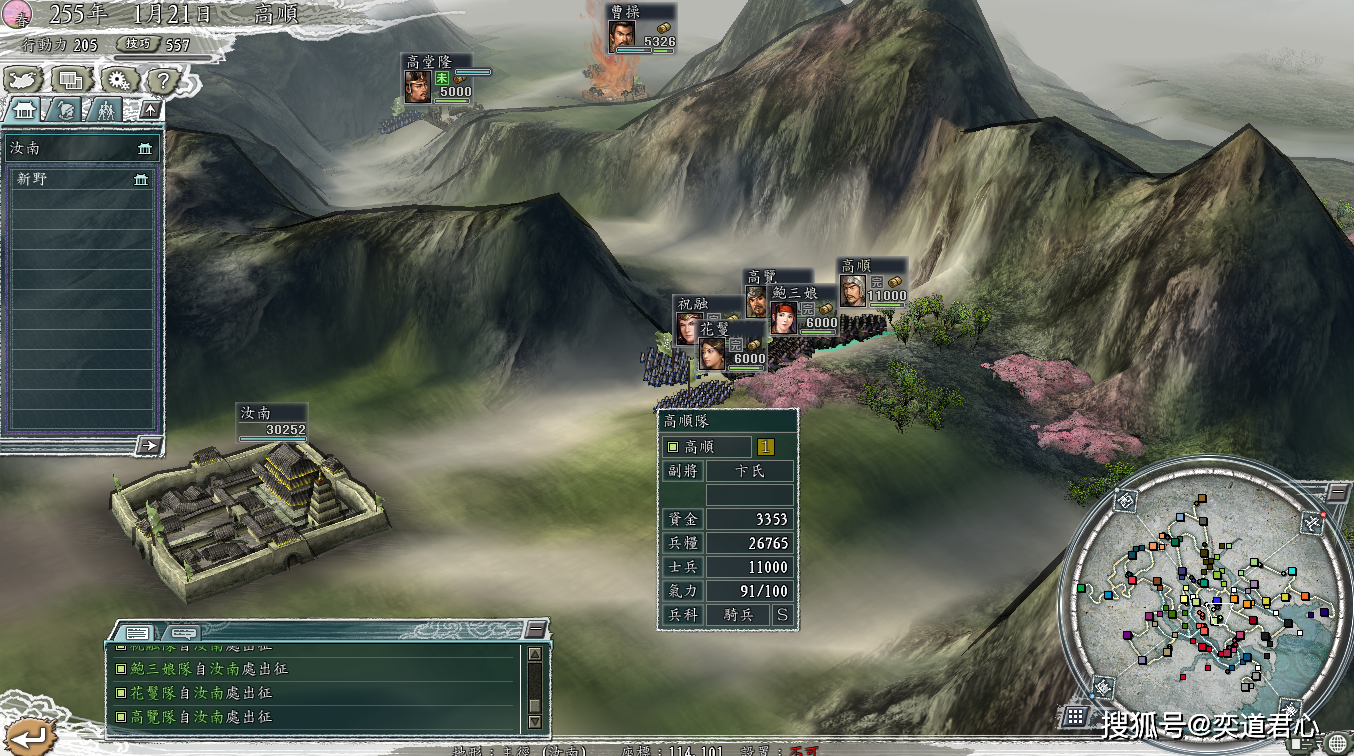Click the overlapping windows icon in the top toolbar
Viewport: 1354px width, 756px height.
coord(70,80)
